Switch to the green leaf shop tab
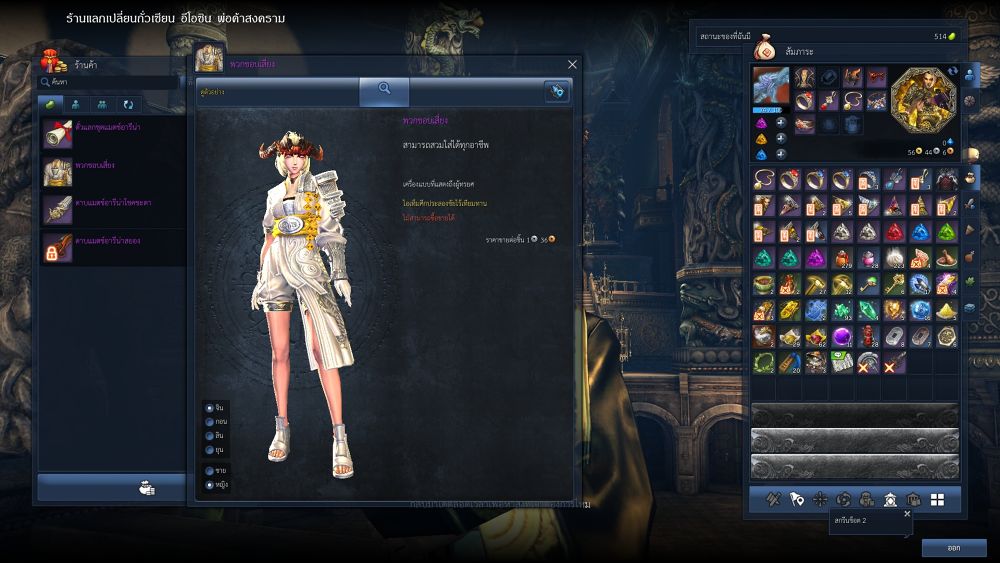Screen dimensions: 1000x563 (x=50, y=104)
